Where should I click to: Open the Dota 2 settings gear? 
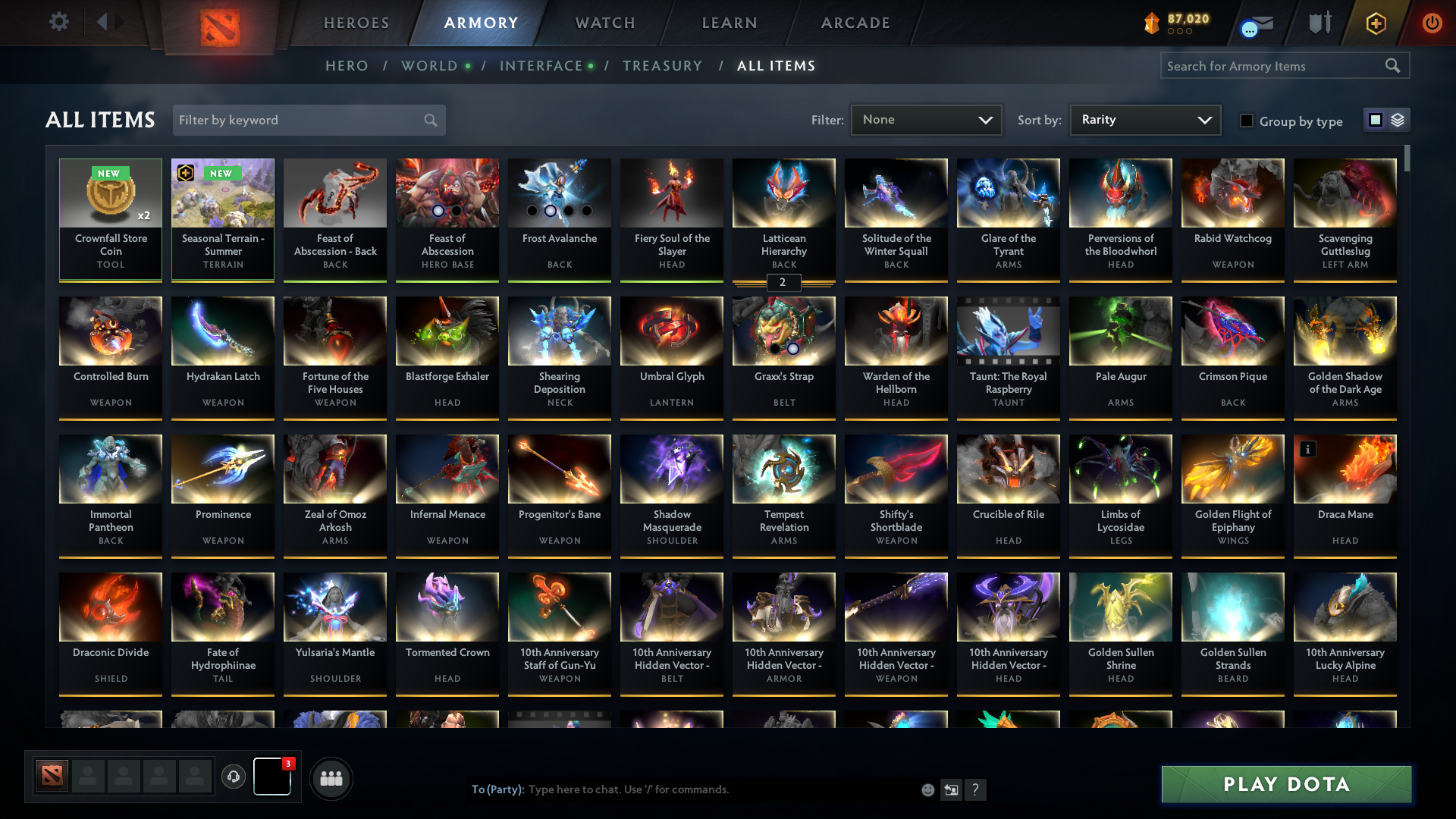(59, 22)
